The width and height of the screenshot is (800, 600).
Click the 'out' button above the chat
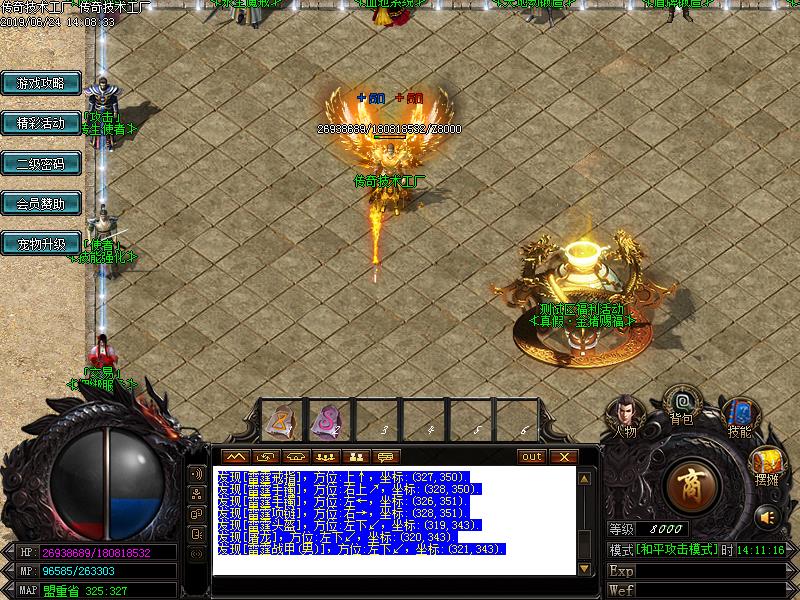pyautogui.click(x=532, y=457)
